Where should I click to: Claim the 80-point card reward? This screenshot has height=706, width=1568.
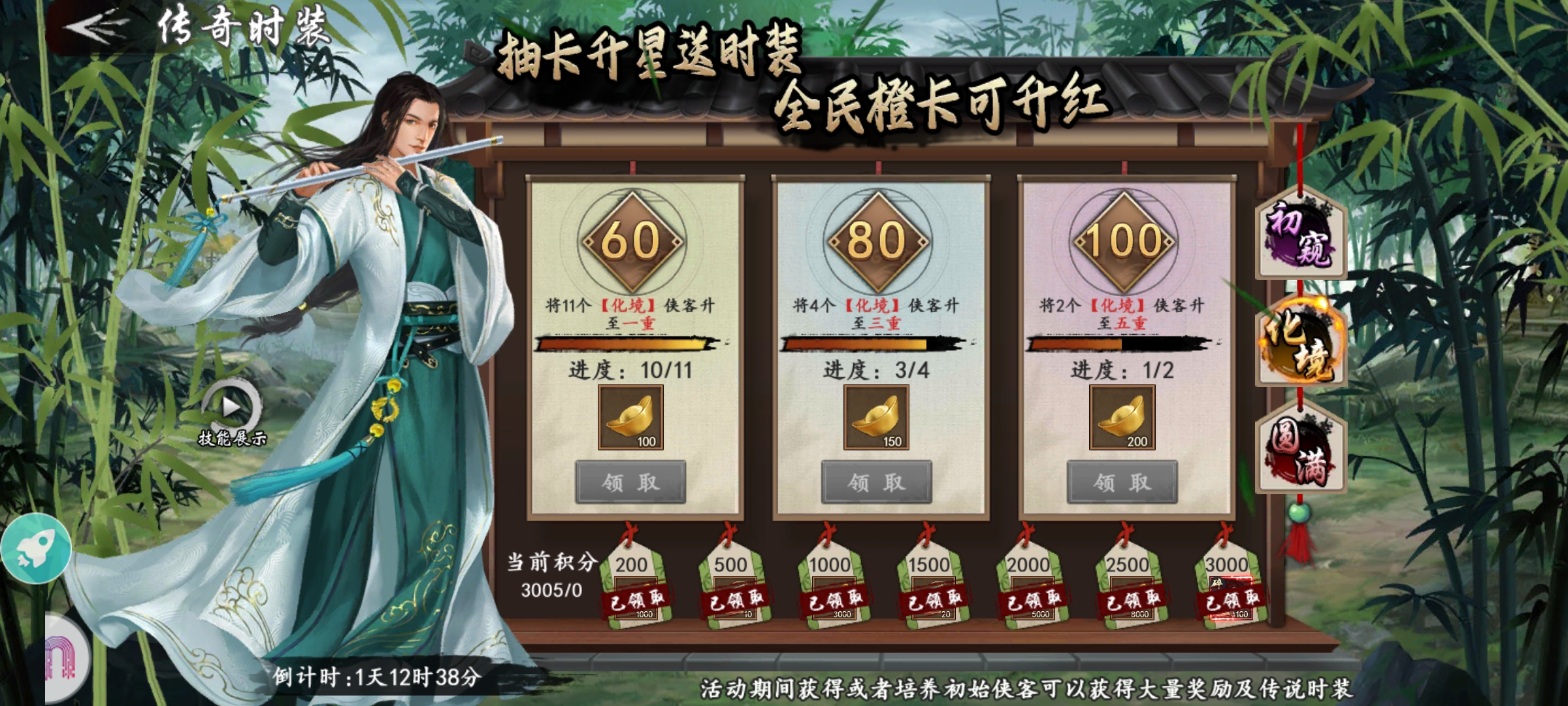[x=876, y=482]
